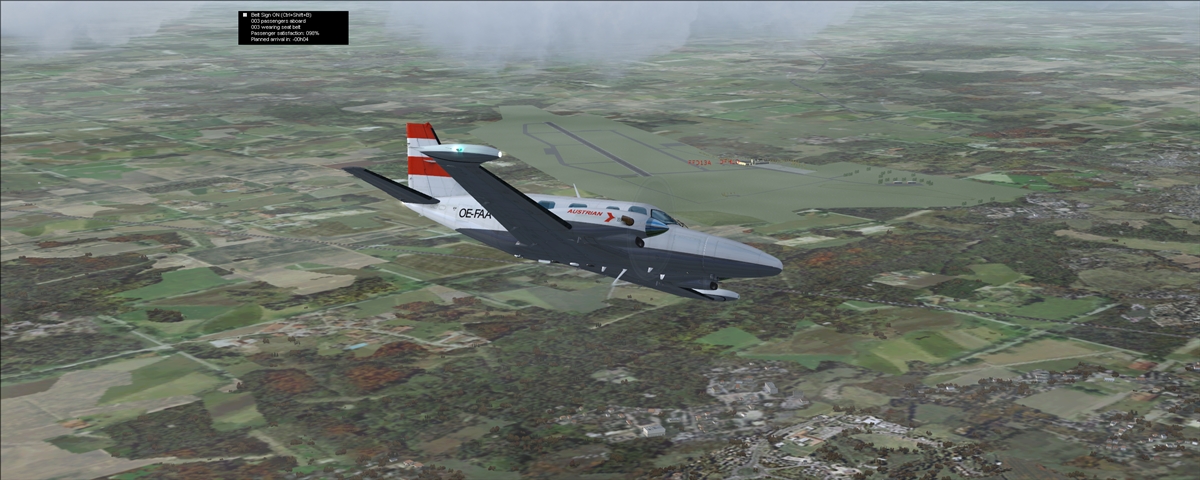Toggle the Belt Sign indicator box
Screen dimensions: 1200x480
click(244, 15)
